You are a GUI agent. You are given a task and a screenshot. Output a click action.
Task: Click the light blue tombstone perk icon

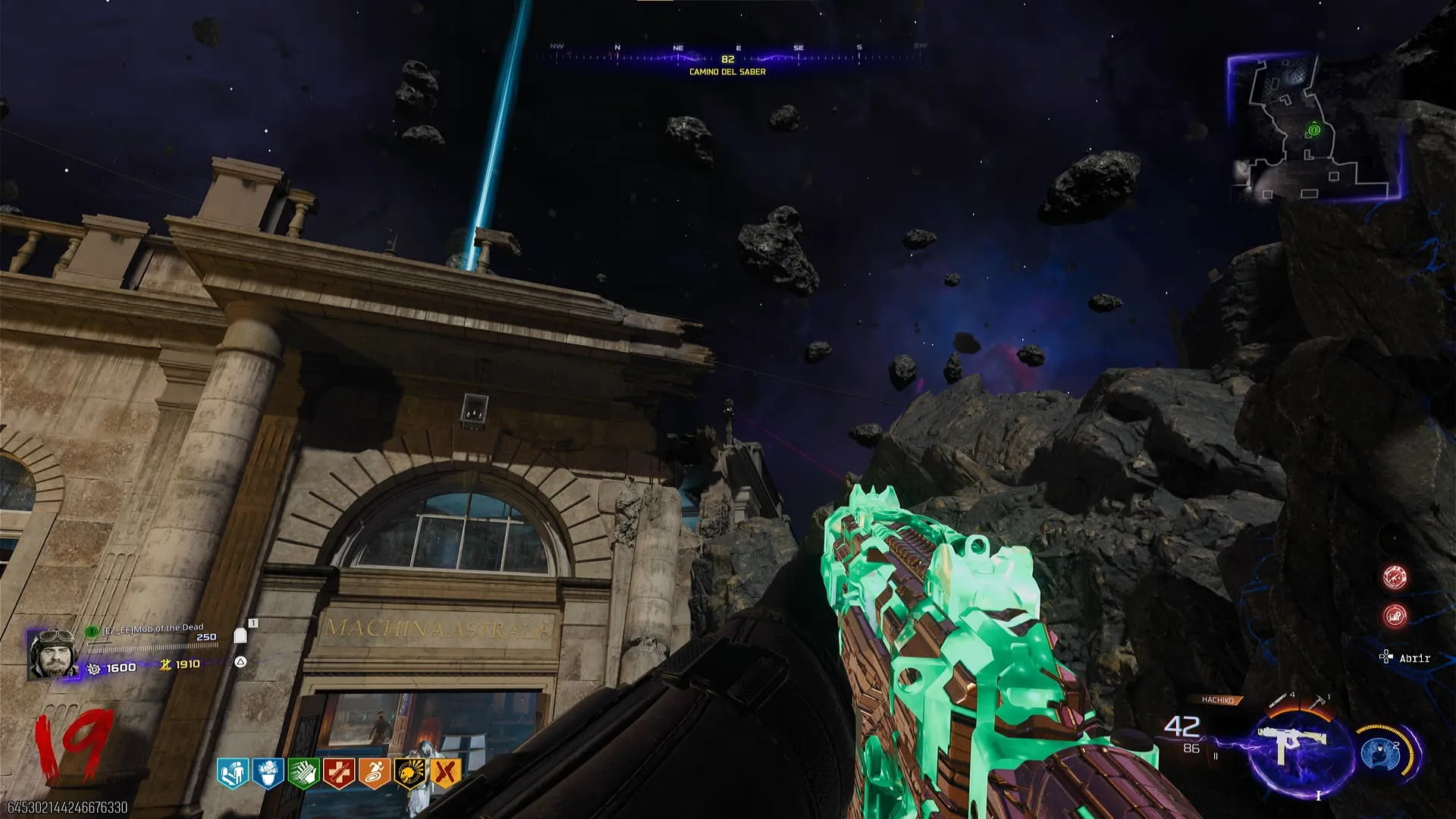click(232, 773)
